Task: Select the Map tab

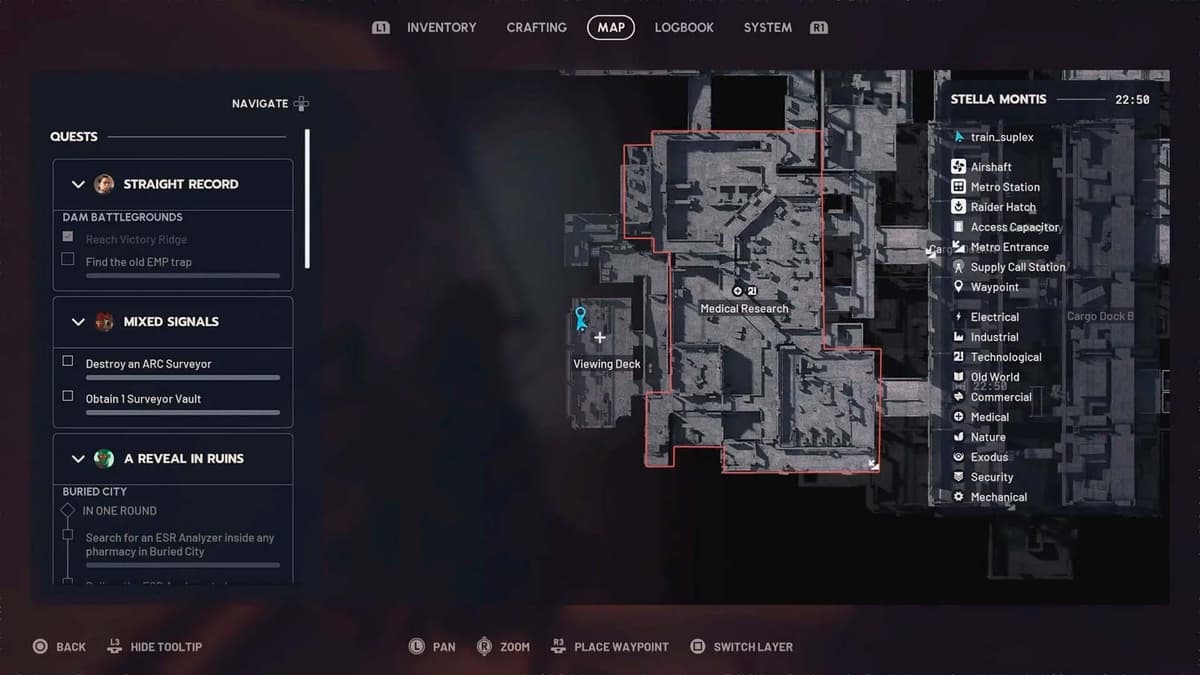Action: (610, 28)
